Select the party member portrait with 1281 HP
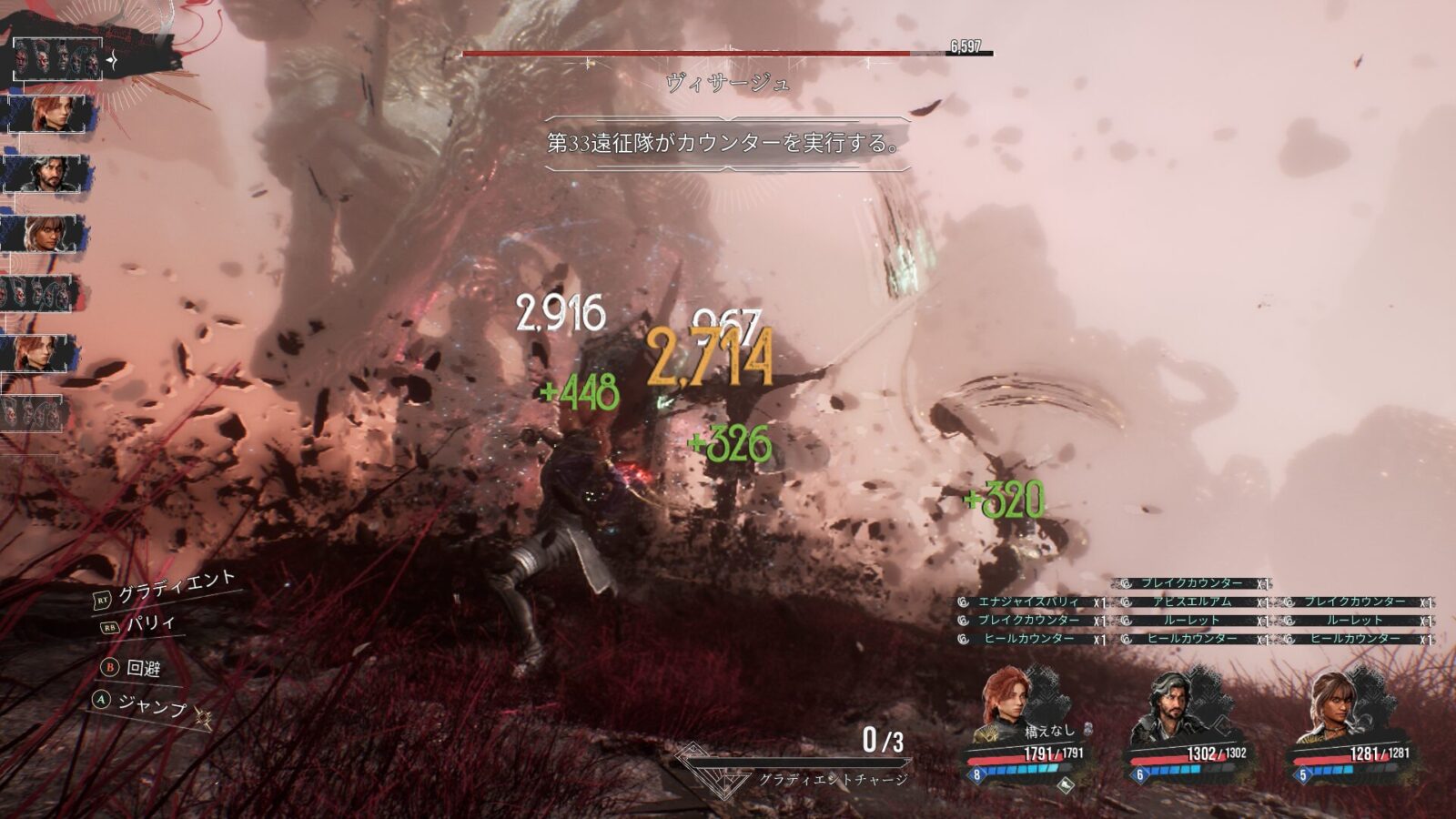 coord(1332,706)
